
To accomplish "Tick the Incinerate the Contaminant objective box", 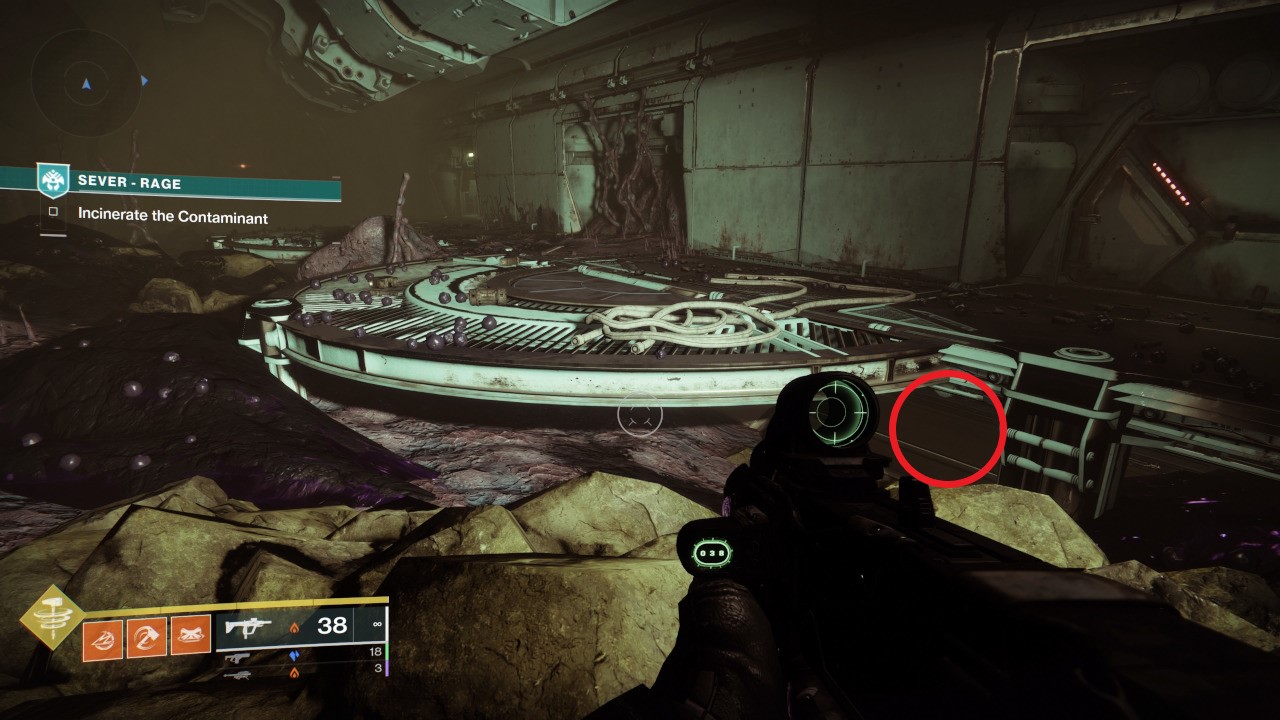I will [x=53, y=213].
